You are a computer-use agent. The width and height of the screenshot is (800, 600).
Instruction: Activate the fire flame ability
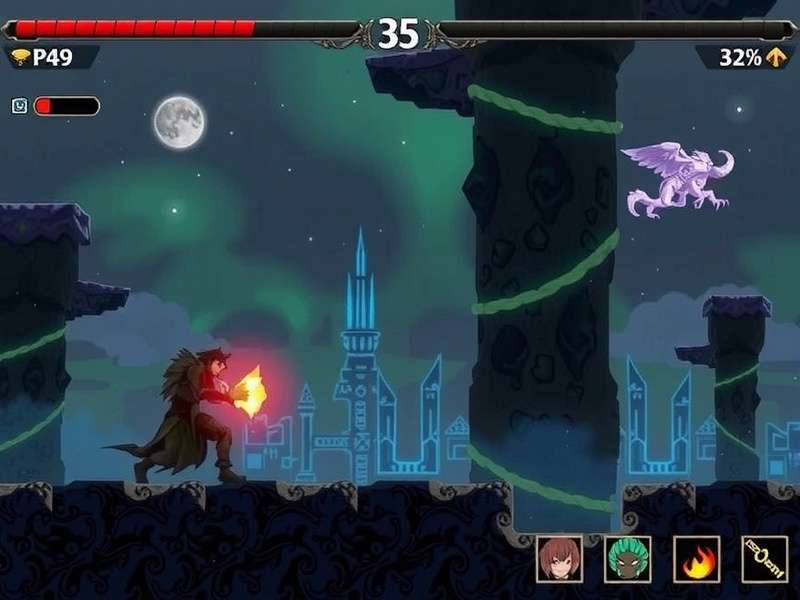pyautogui.click(x=696, y=559)
